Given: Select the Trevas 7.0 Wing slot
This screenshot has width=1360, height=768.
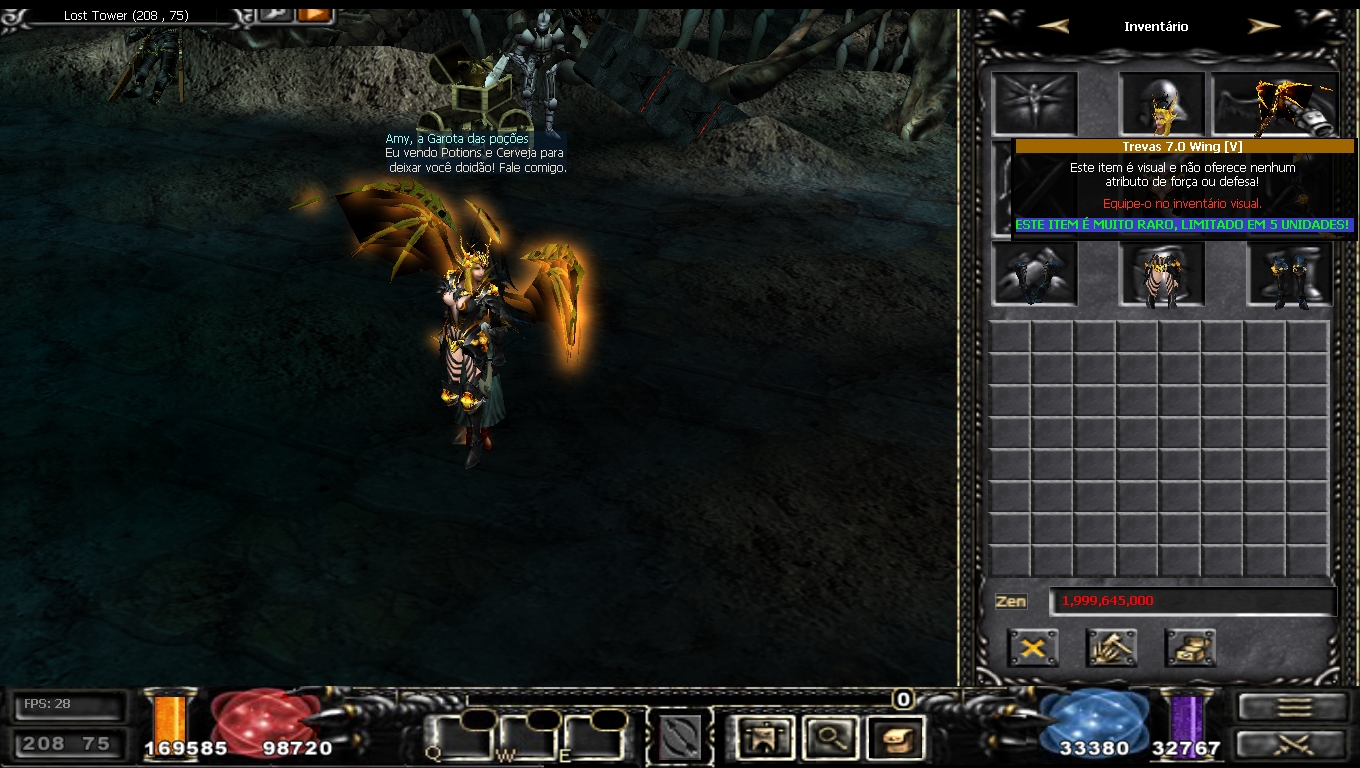Looking at the screenshot, I should tap(1274, 104).
